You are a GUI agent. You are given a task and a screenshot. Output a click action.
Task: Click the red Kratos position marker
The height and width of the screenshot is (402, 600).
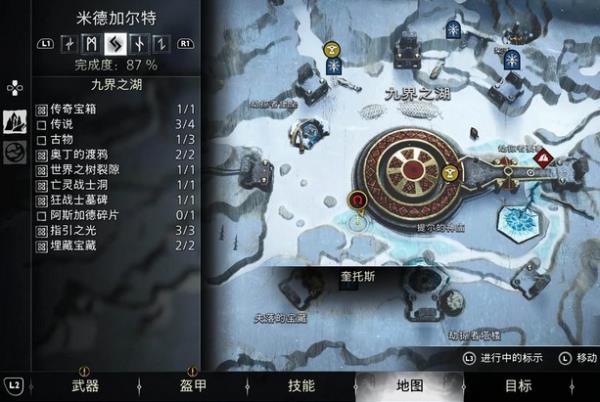tap(357, 201)
